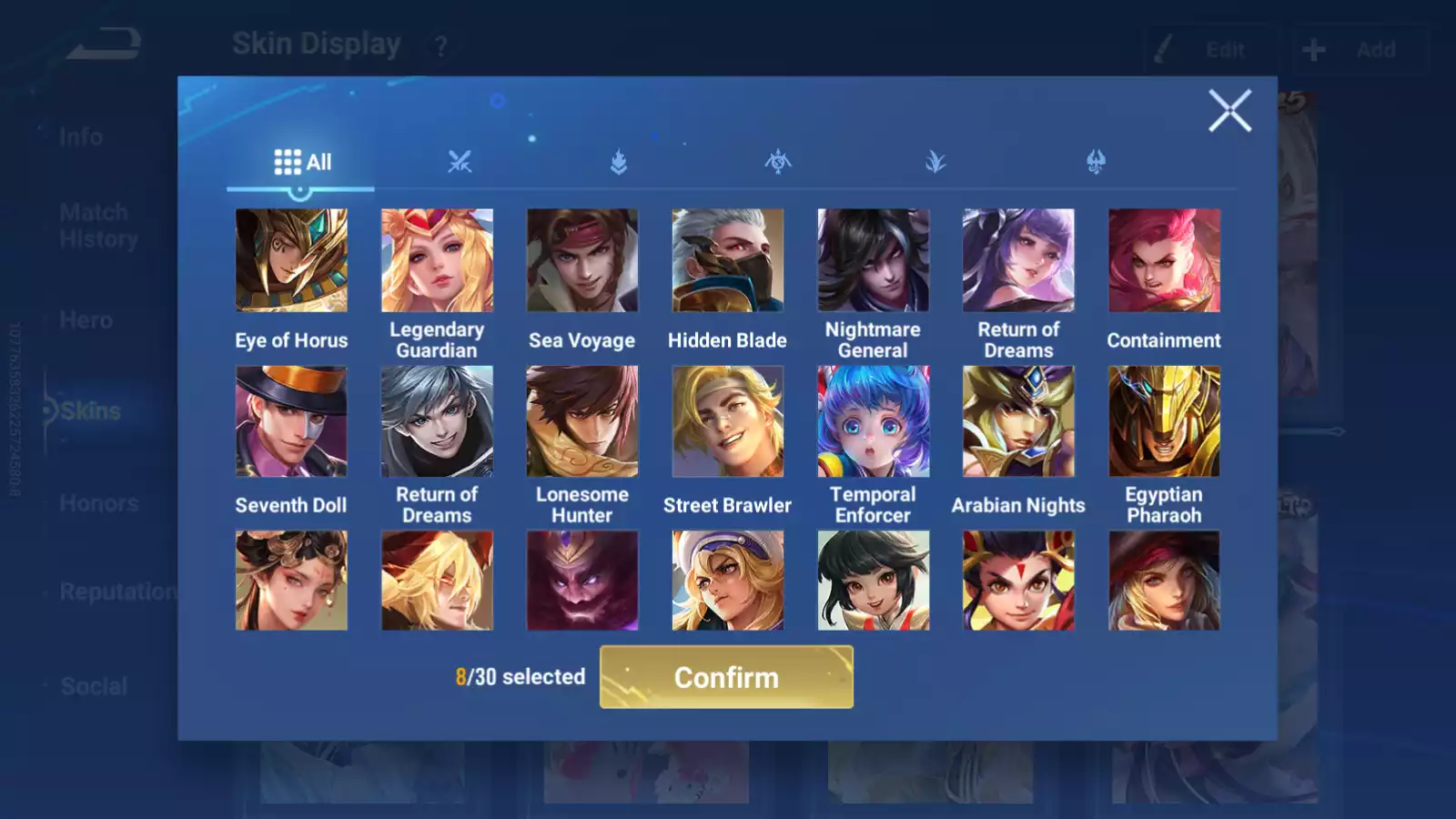Deselect the Legendary Guardian skin
This screenshot has width=1456, height=819.
coord(438,259)
